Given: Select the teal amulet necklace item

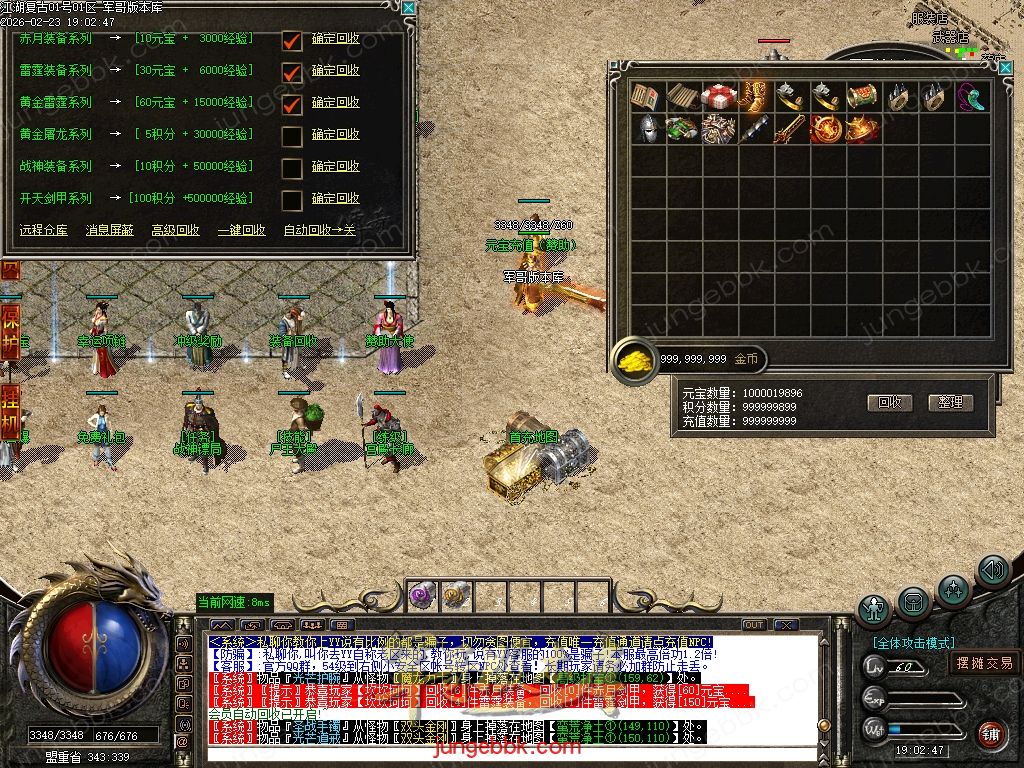Looking at the screenshot, I should (970, 97).
